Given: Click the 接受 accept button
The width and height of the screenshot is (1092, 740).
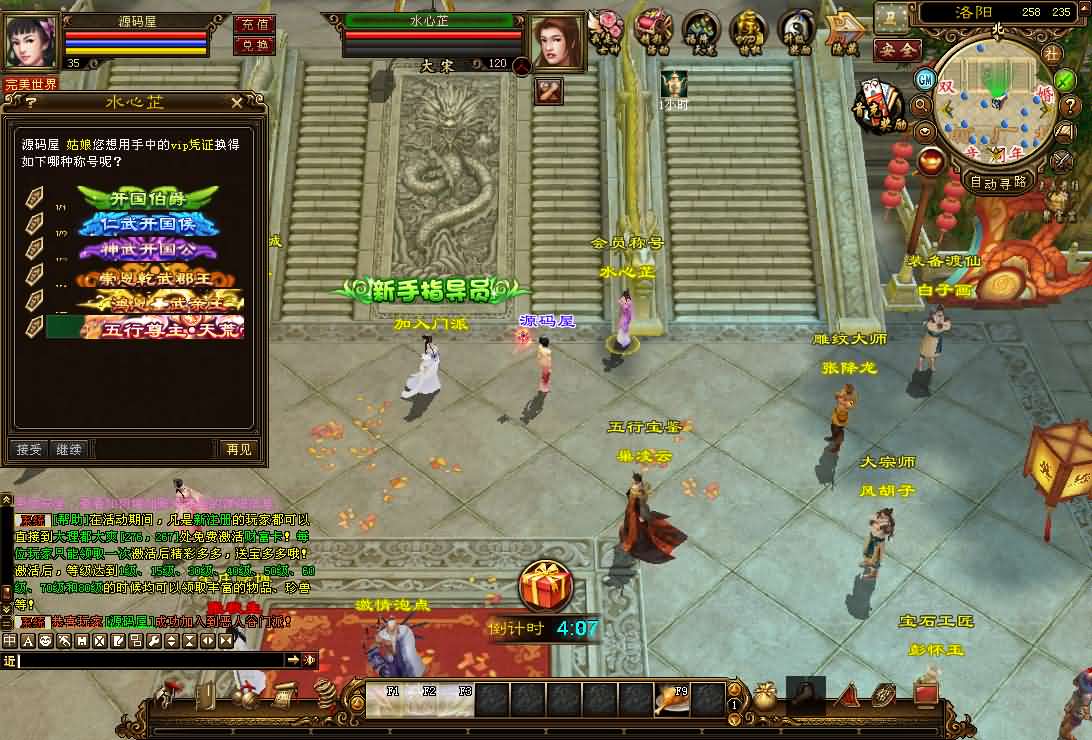Looking at the screenshot, I should 29,449.
